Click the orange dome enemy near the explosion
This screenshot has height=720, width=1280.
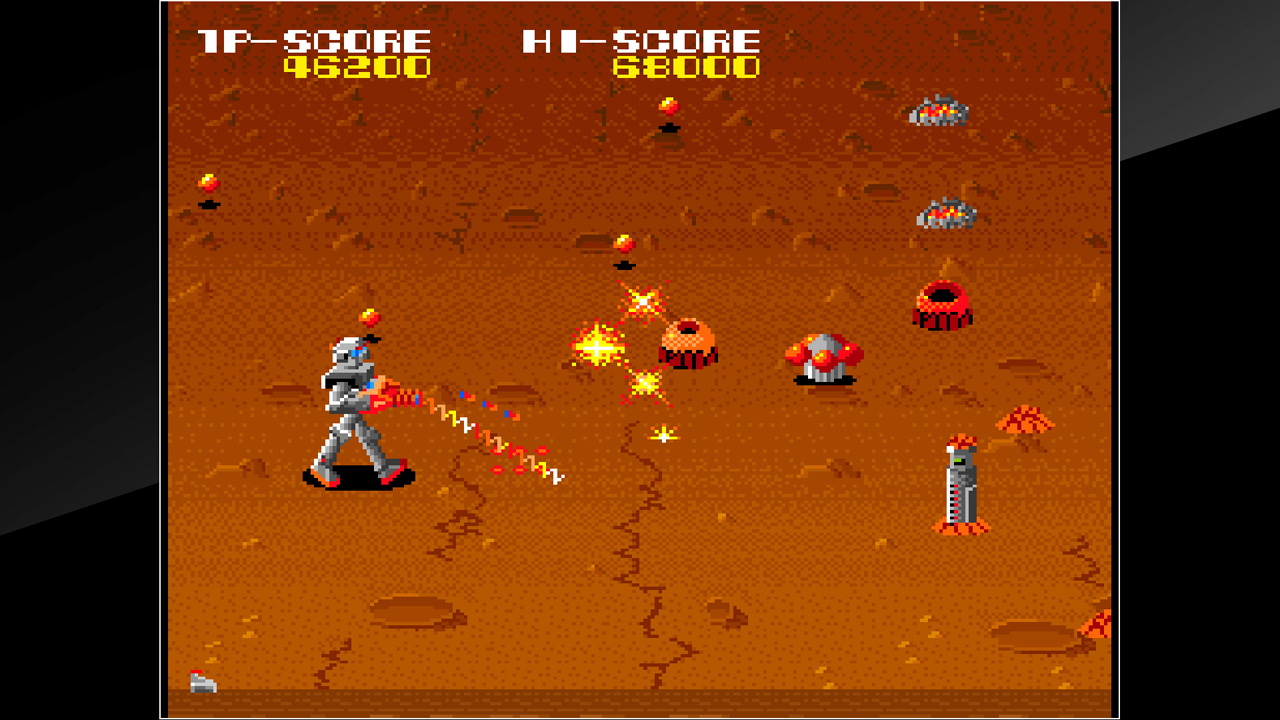(x=686, y=343)
